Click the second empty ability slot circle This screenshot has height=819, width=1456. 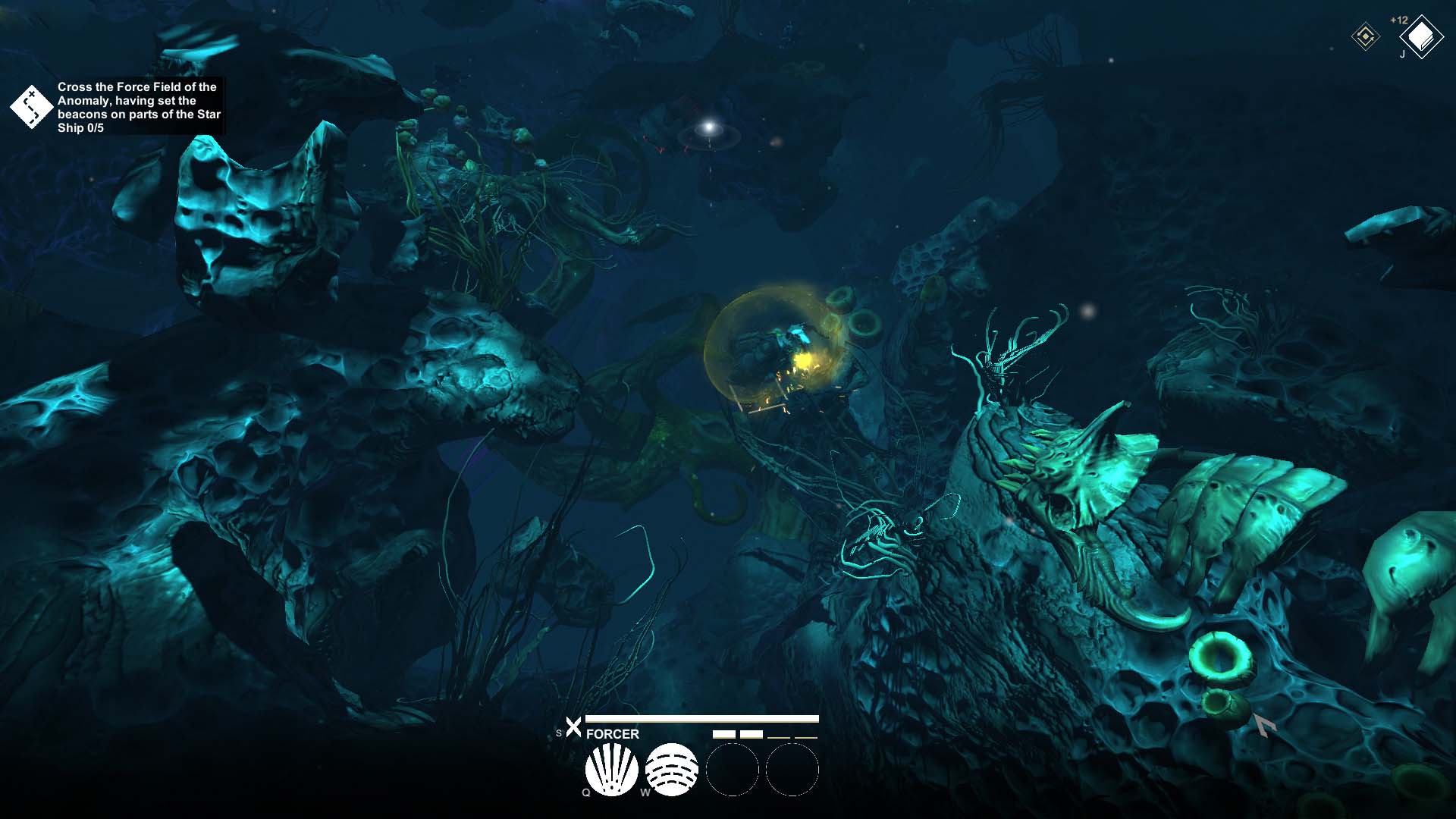click(794, 770)
